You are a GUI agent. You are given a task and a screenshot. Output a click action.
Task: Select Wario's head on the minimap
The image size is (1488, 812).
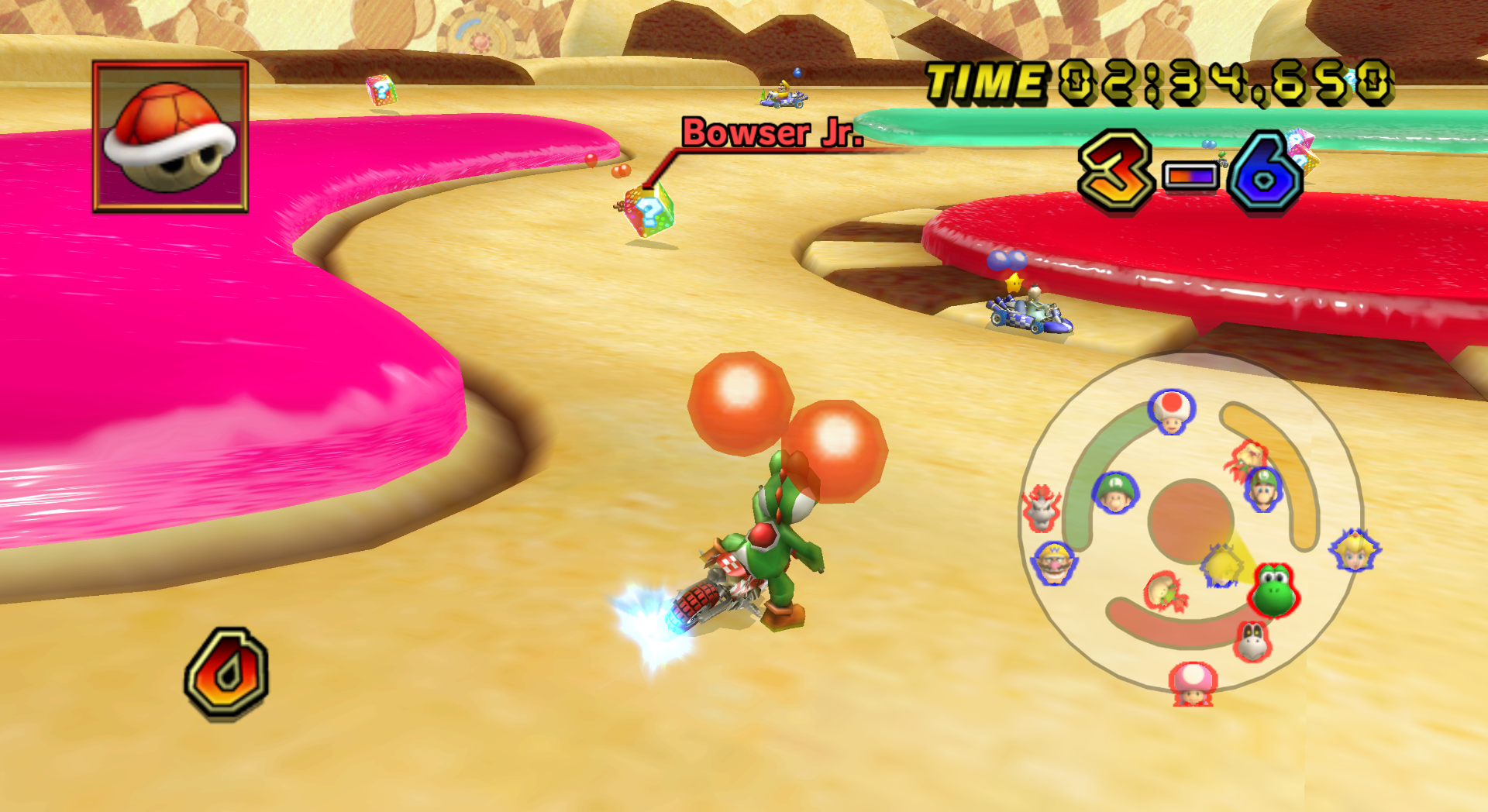click(1054, 561)
